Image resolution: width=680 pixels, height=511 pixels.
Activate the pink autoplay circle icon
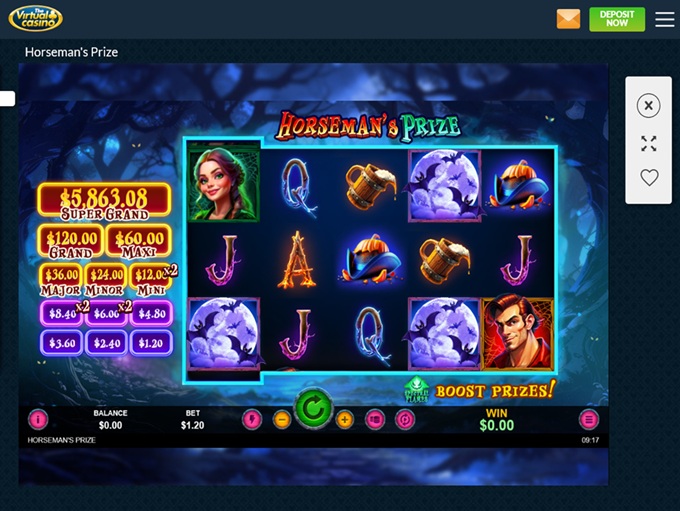405,420
